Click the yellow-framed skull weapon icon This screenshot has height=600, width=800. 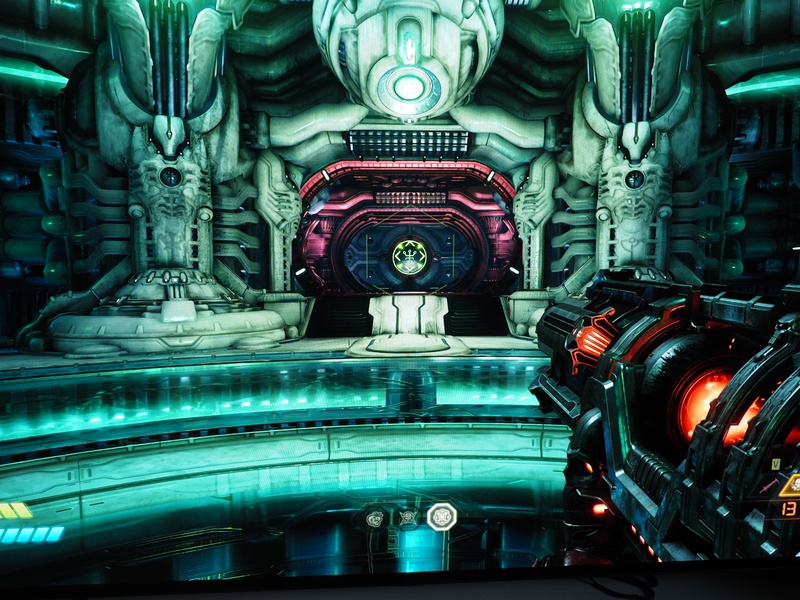click(x=793, y=486)
